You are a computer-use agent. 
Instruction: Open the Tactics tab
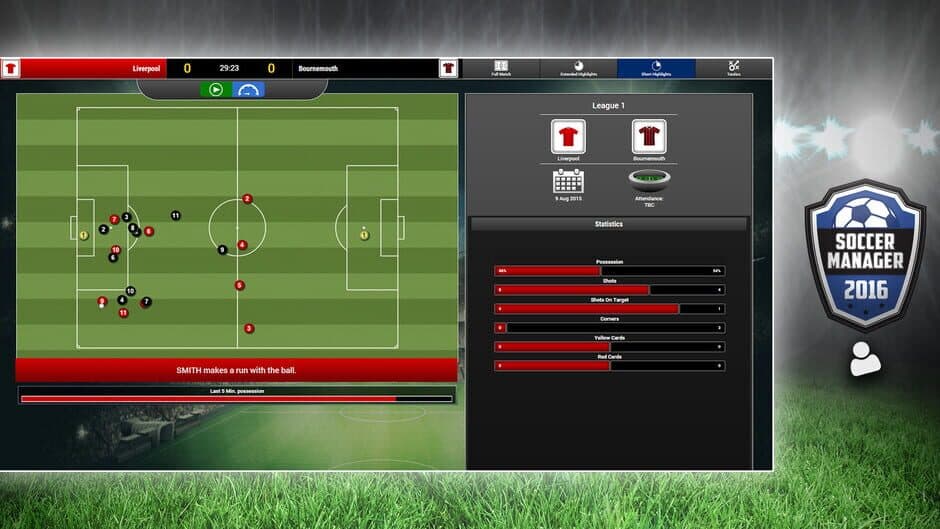click(734, 68)
